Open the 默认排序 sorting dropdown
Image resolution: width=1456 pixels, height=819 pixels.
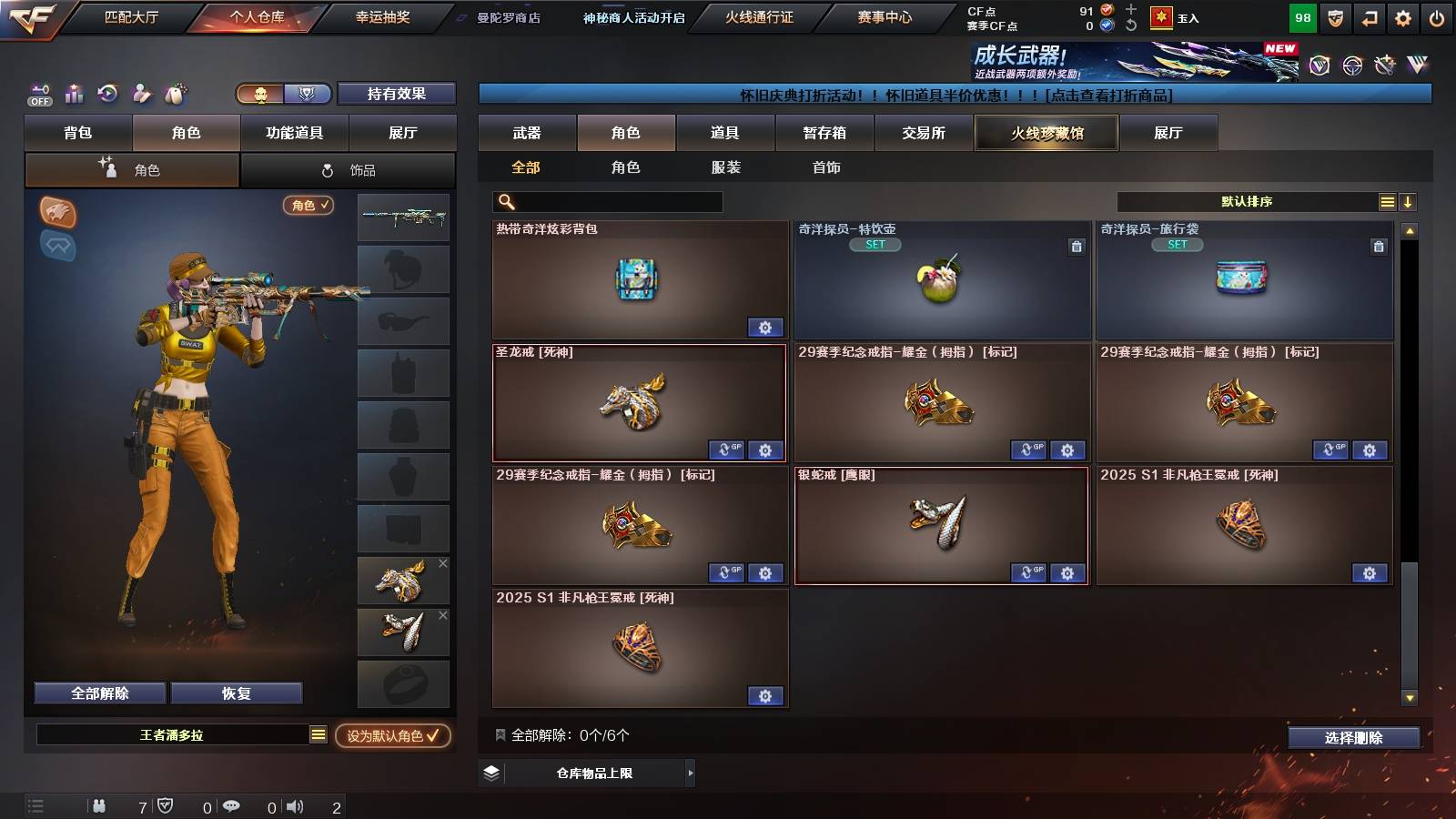(x=1247, y=201)
